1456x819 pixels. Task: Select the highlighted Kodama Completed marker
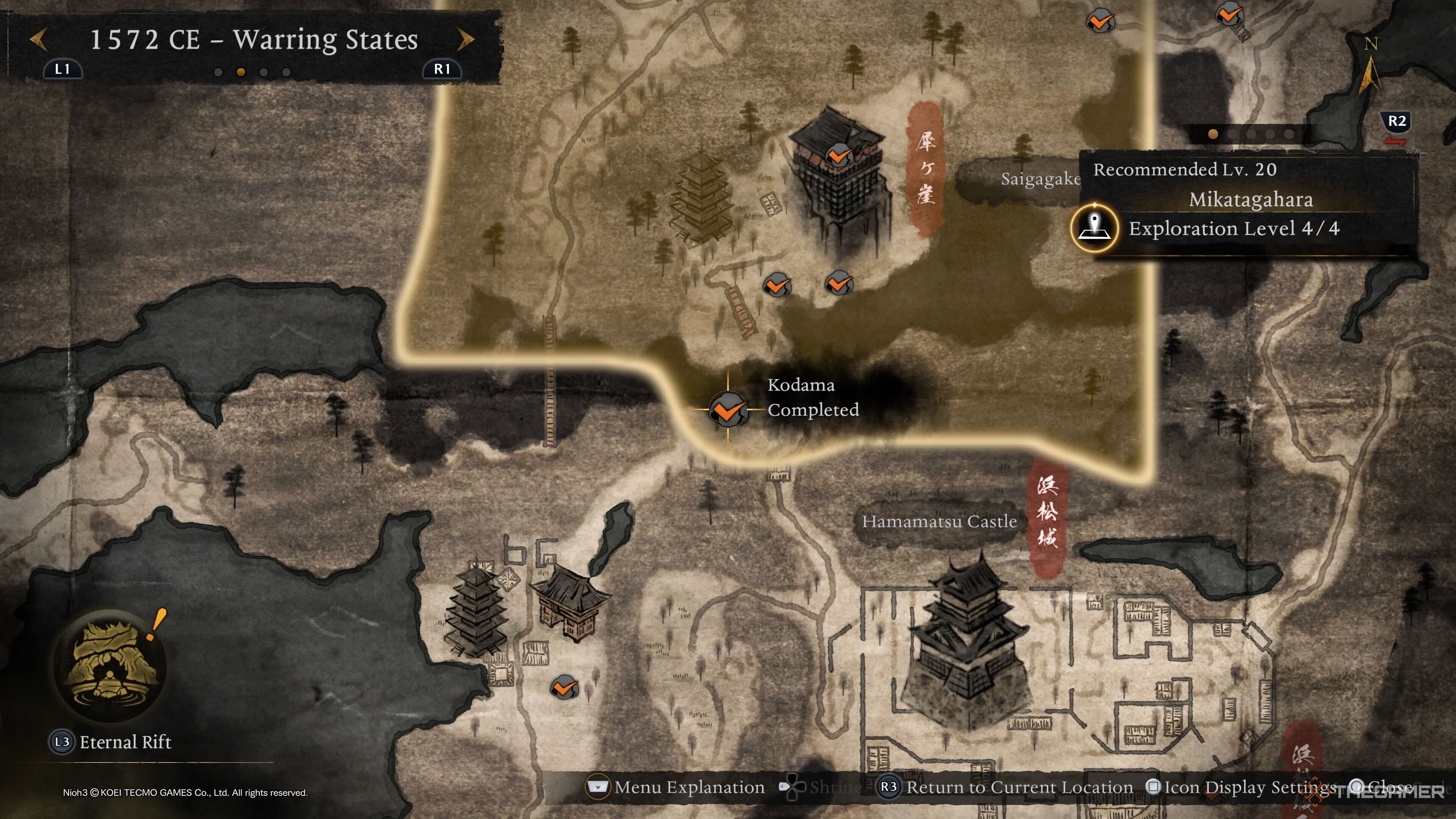coord(728,409)
